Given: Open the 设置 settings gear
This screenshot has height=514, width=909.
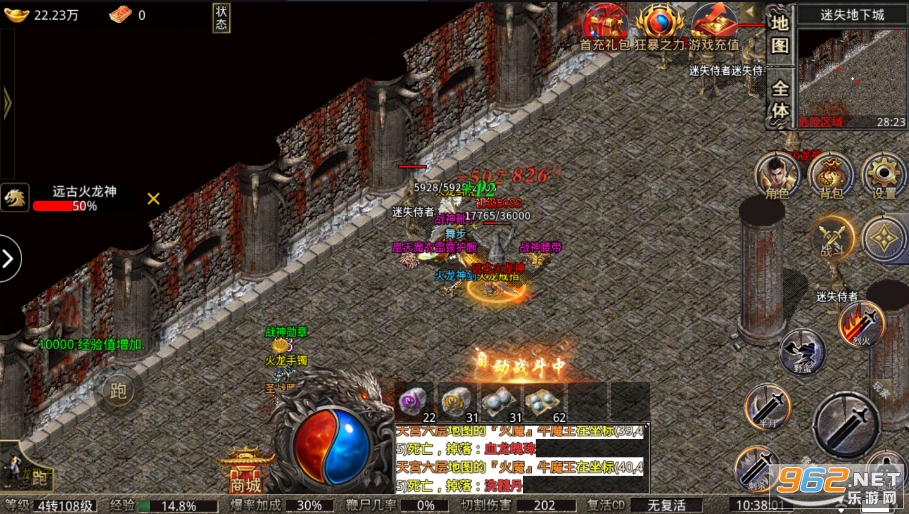Looking at the screenshot, I should (884, 175).
